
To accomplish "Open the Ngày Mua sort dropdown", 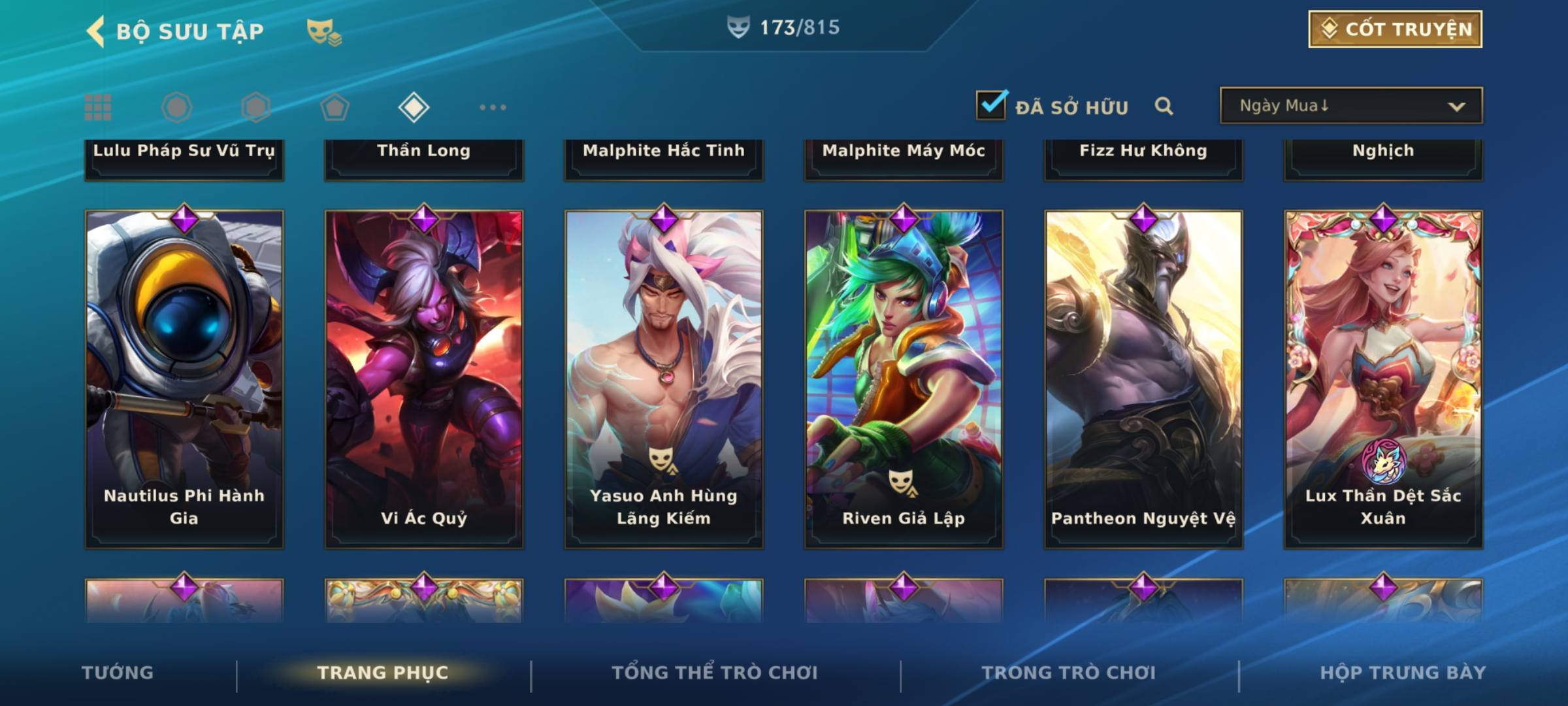I will pyautogui.click(x=1350, y=106).
